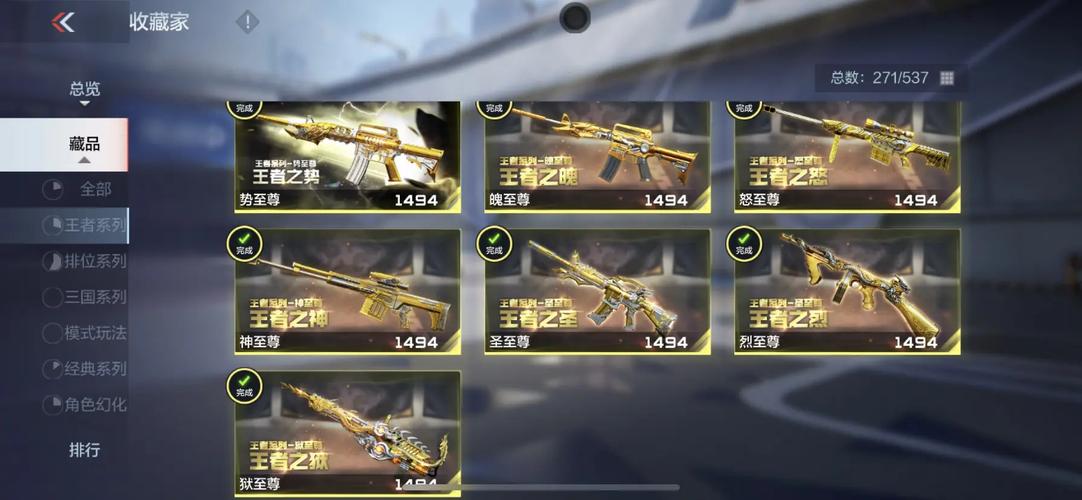This screenshot has height=500, width=1082.
Task: Toggle grid view icon beside total count
Action: click(947, 78)
